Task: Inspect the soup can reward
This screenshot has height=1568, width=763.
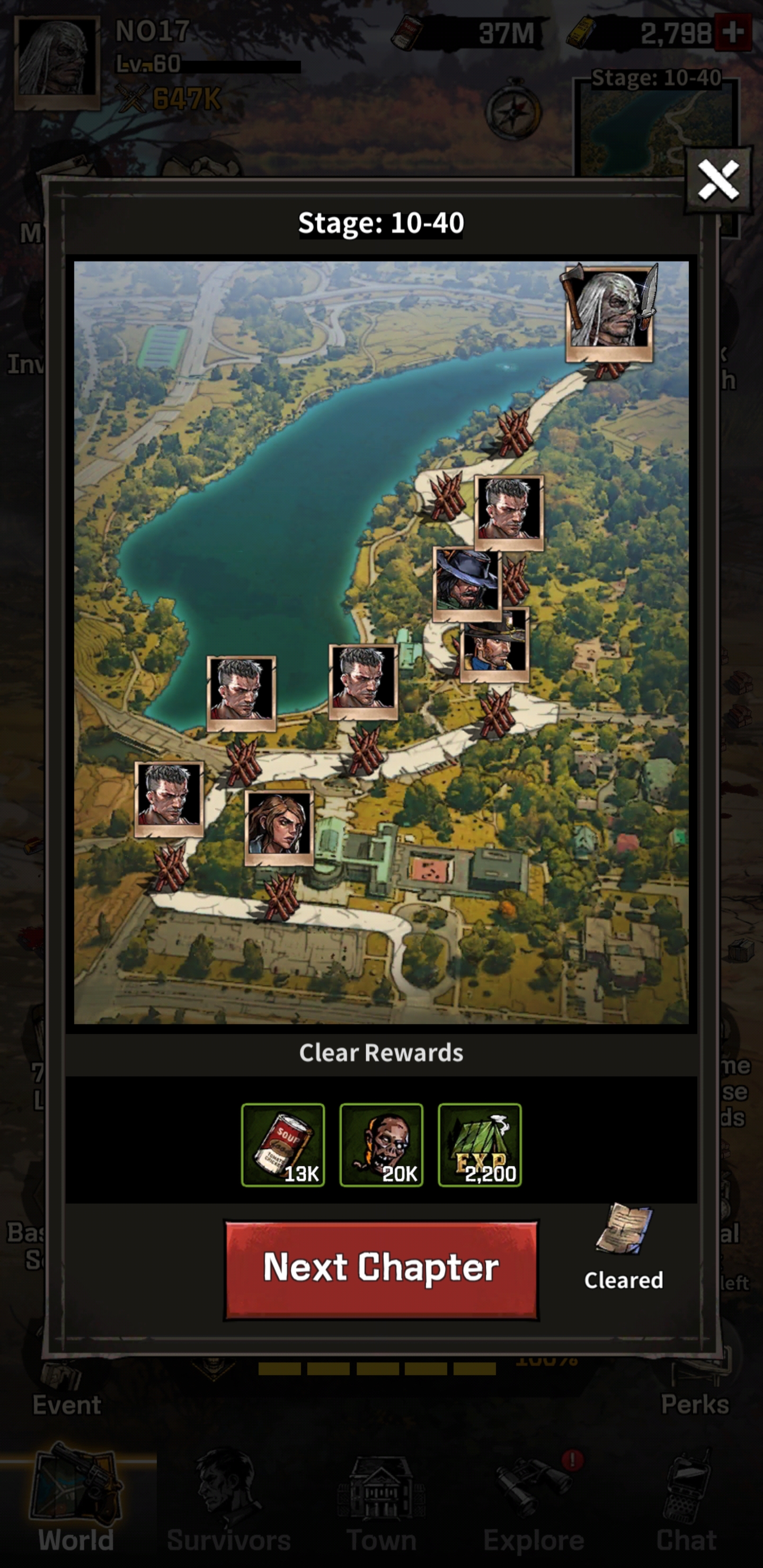Action: tap(283, 1144)
